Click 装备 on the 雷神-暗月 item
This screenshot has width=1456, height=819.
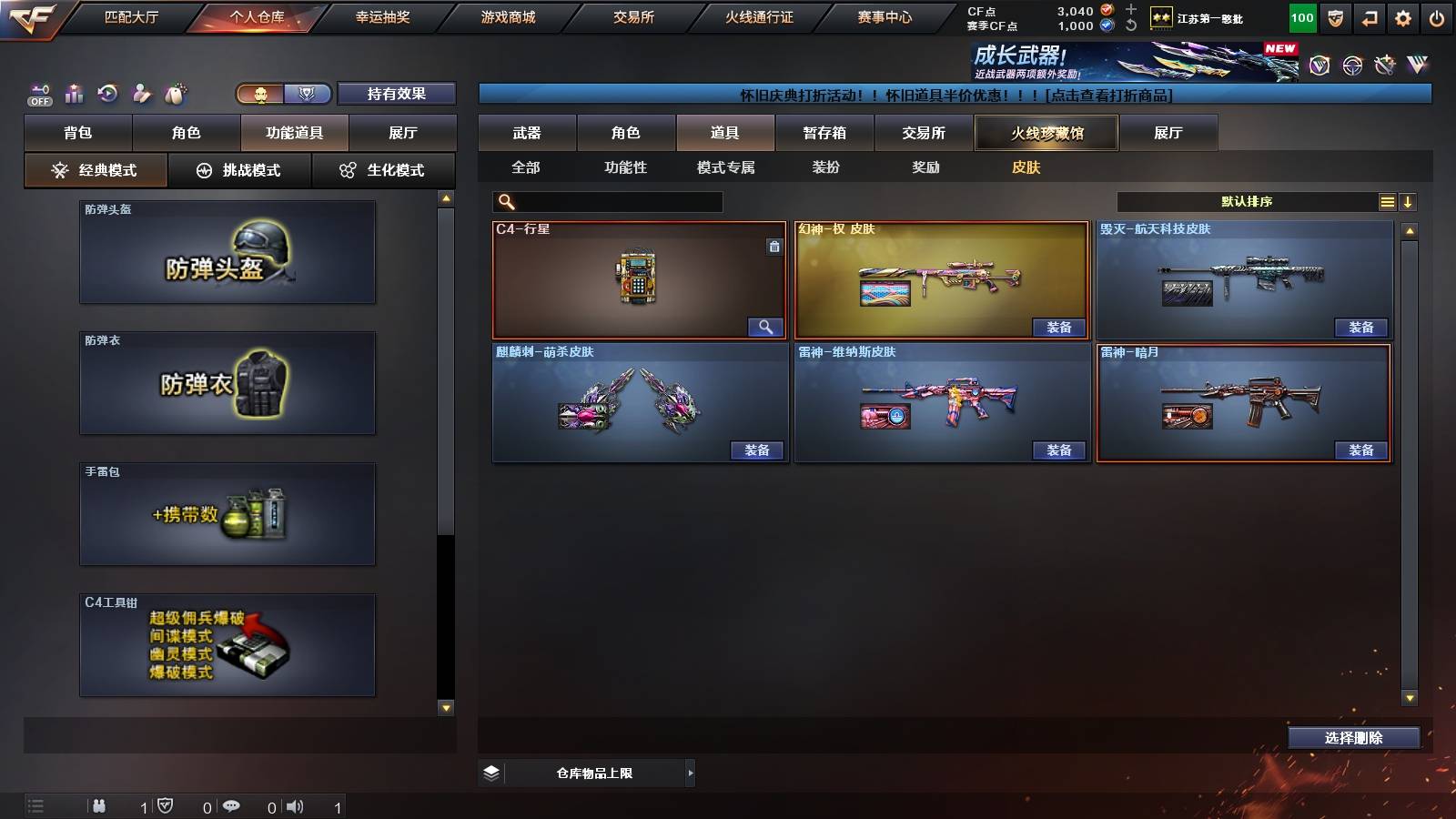[x=1360, y=450]
